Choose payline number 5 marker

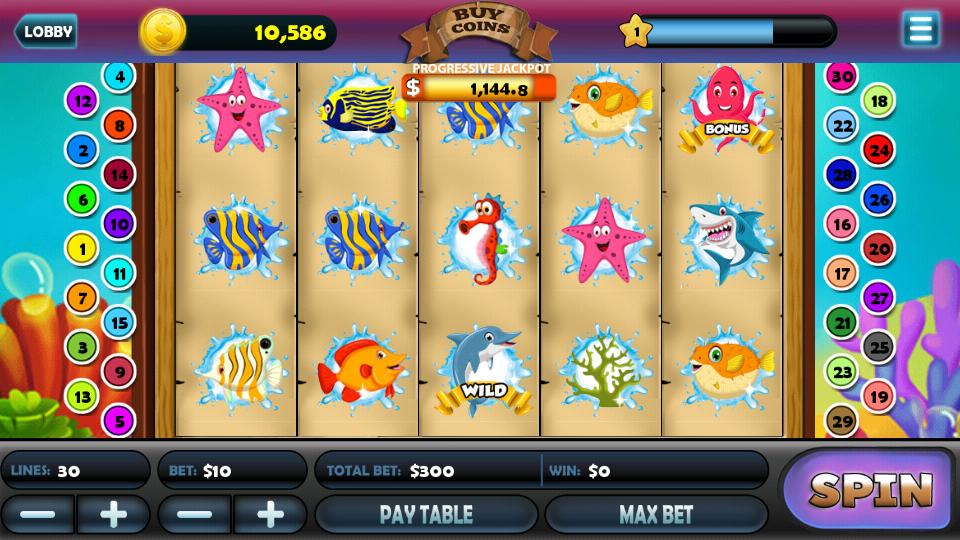point(119,420)
